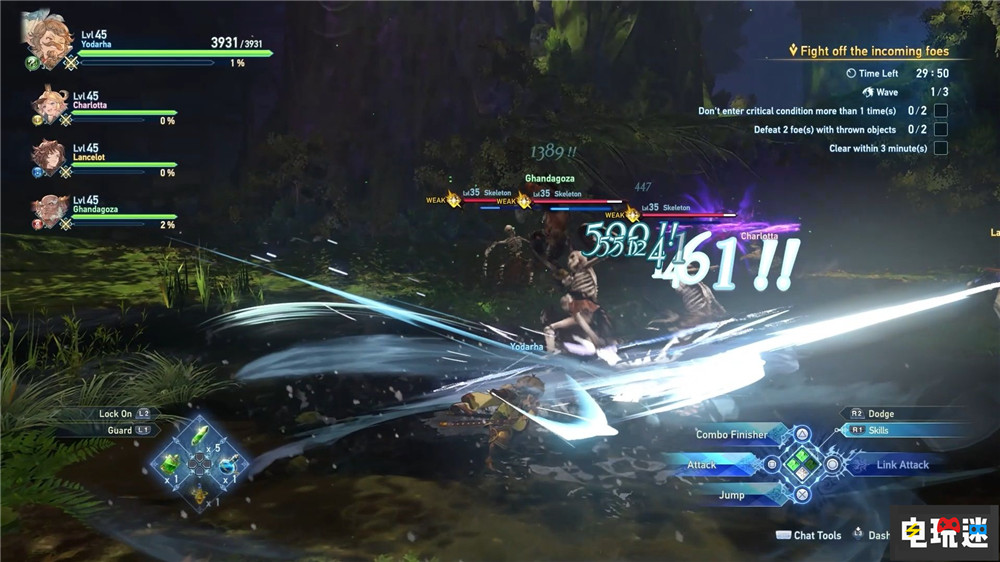Select the green potion jar slot
This screenshot has height=562, width=1000.
click(170, 464)
